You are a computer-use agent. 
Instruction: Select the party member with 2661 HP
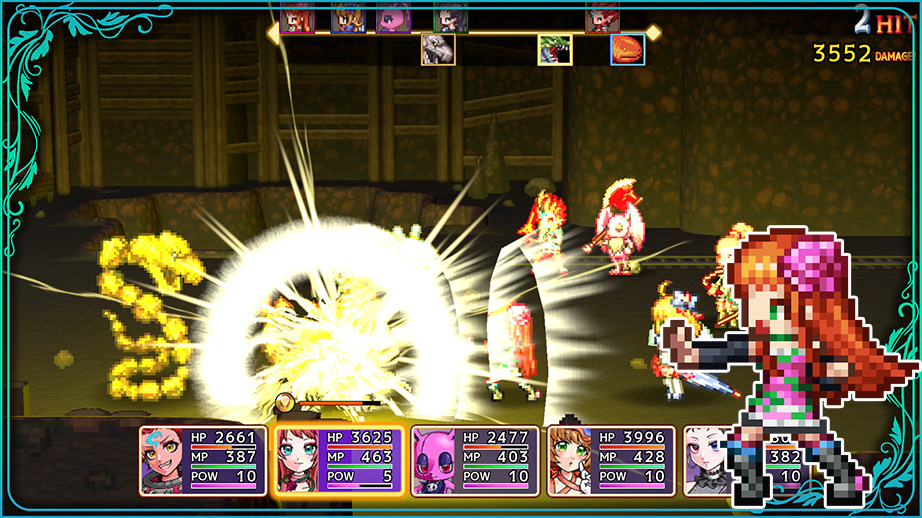point(203,460)
